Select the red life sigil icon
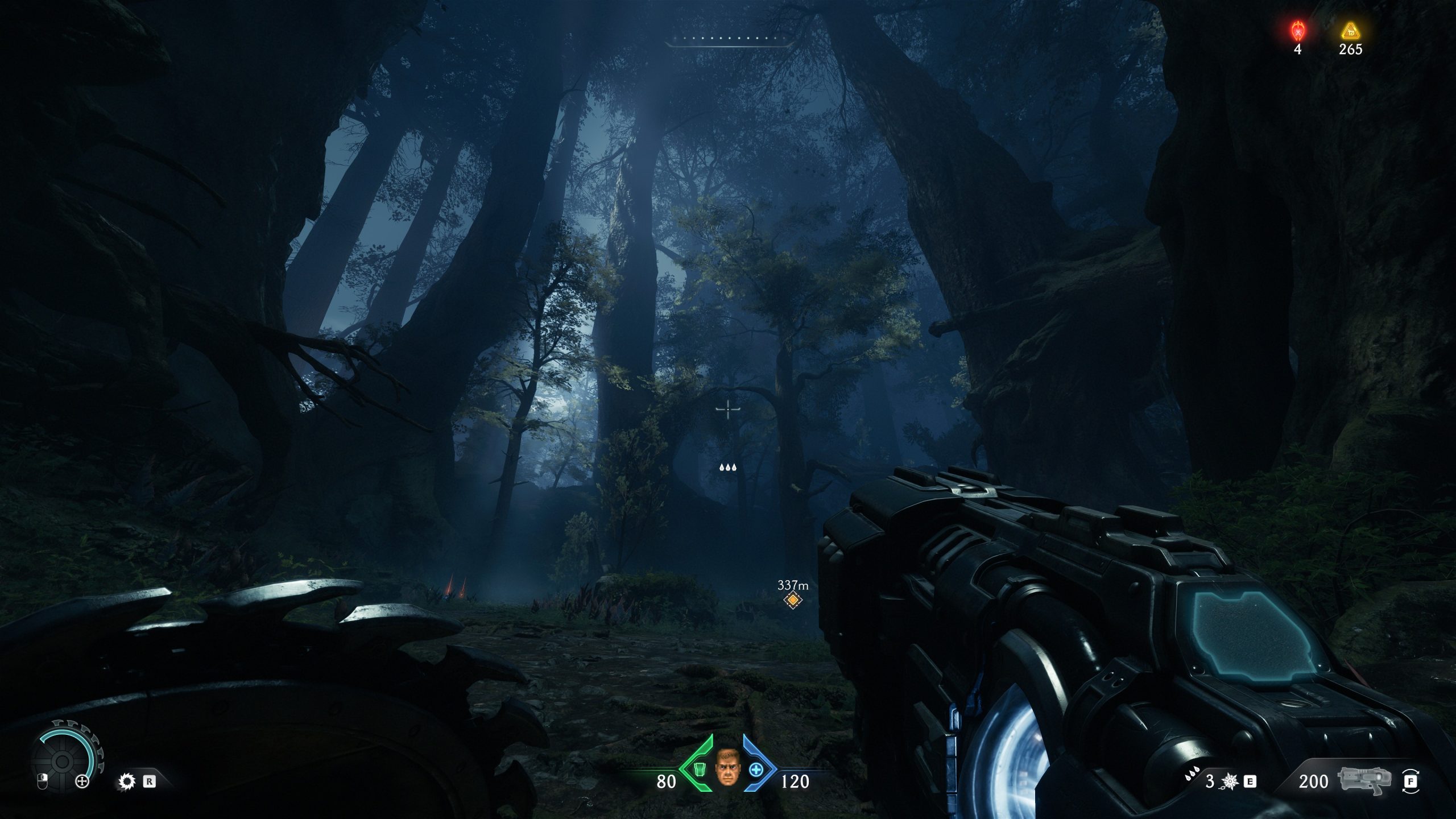 tap(1297, 30)
